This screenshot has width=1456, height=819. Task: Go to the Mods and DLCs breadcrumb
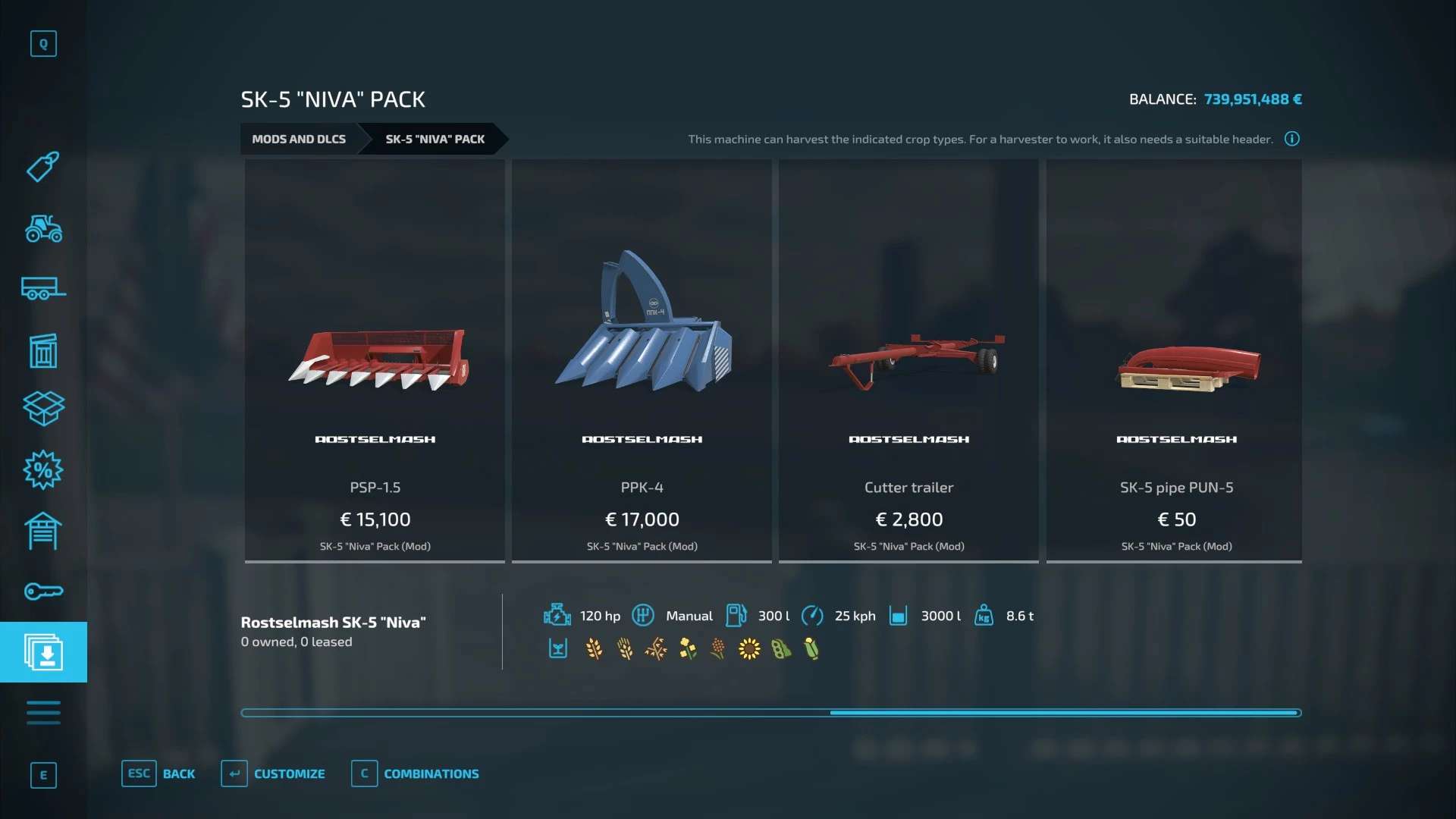click(299, 139)
